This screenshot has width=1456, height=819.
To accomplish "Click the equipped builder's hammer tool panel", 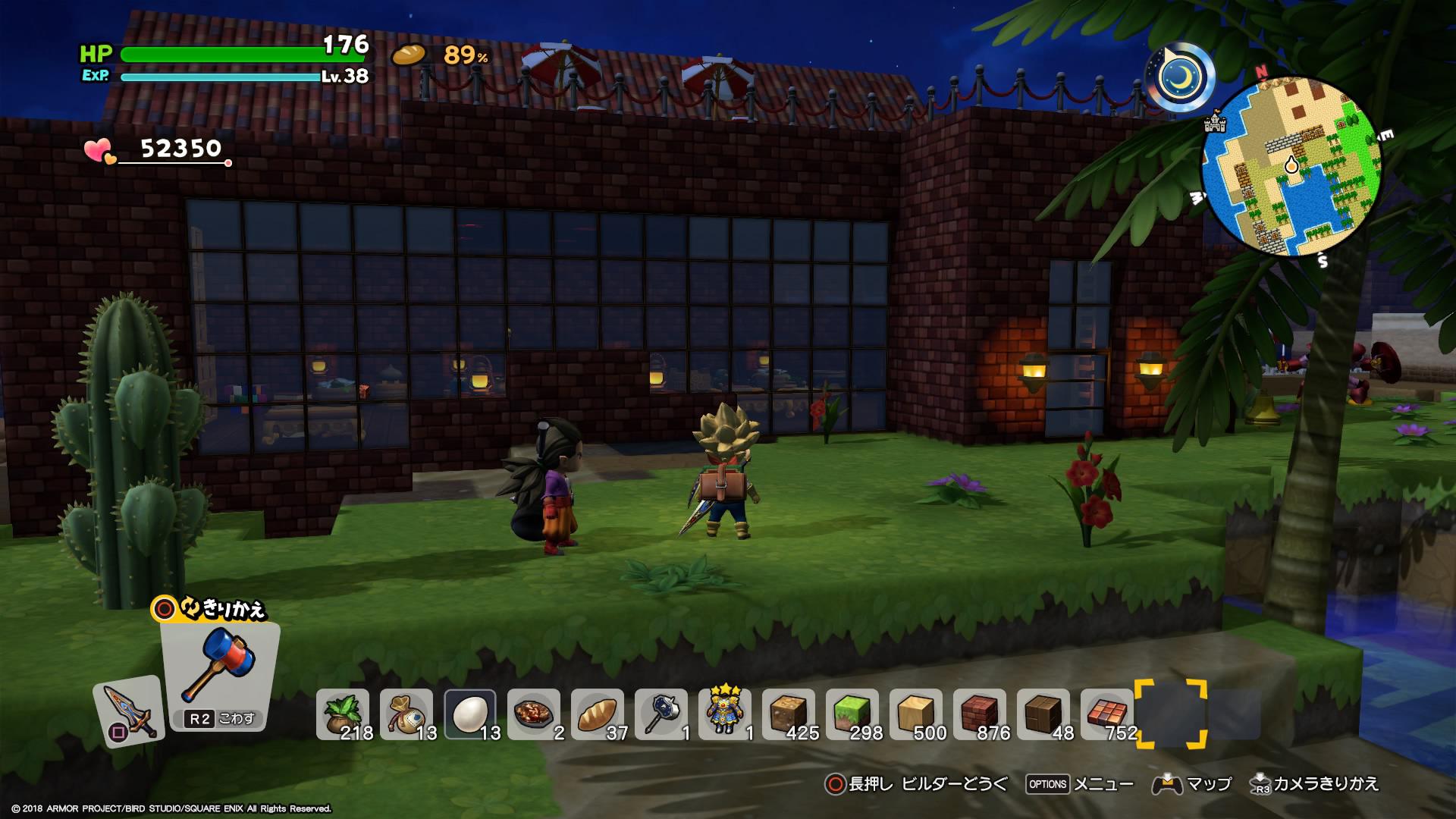I will pos(219,675).
